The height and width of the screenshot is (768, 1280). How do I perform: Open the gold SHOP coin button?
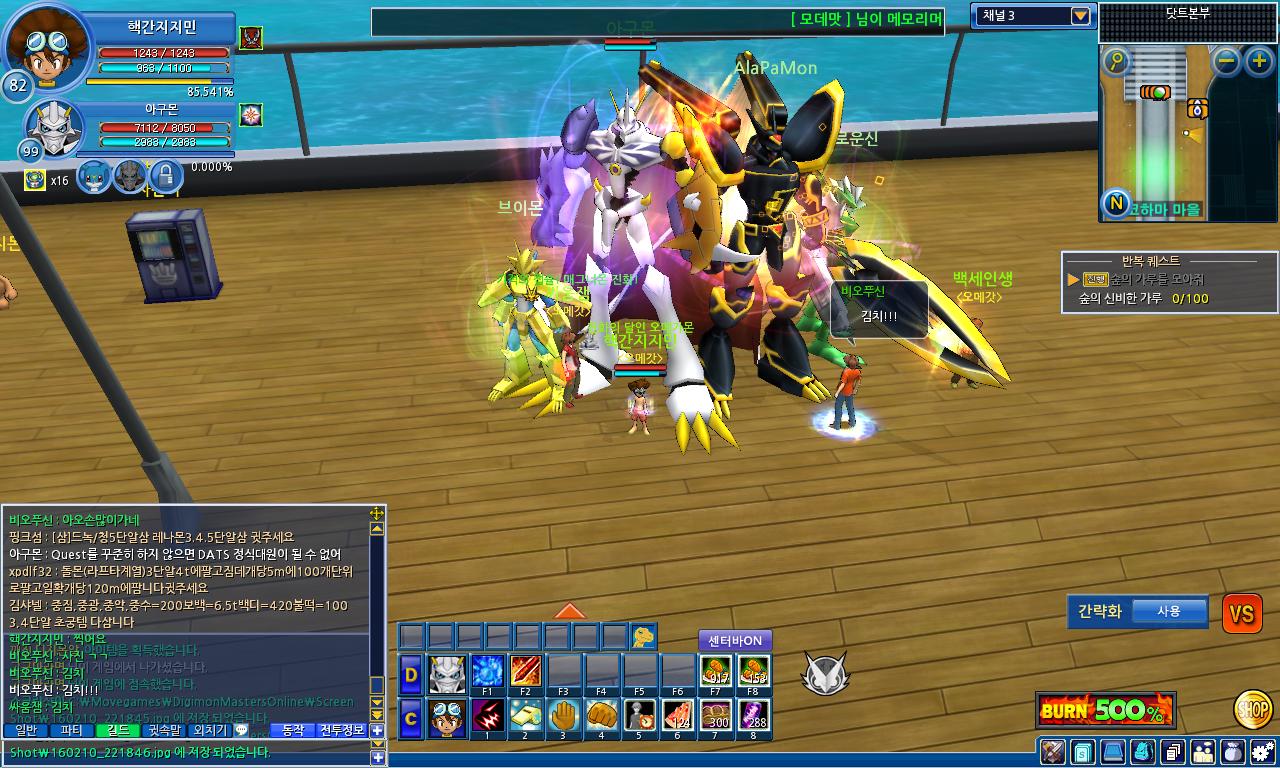pos(1253,709)
